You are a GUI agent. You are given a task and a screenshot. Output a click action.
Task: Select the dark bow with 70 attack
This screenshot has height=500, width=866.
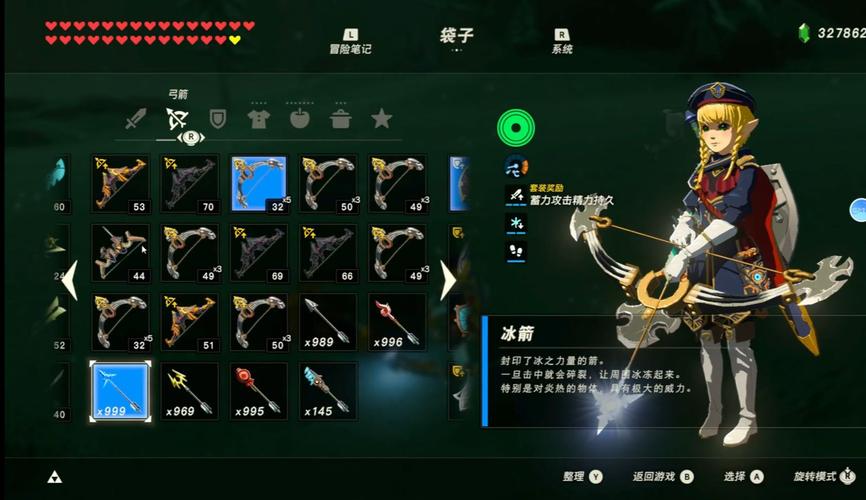tap(189, 183)
